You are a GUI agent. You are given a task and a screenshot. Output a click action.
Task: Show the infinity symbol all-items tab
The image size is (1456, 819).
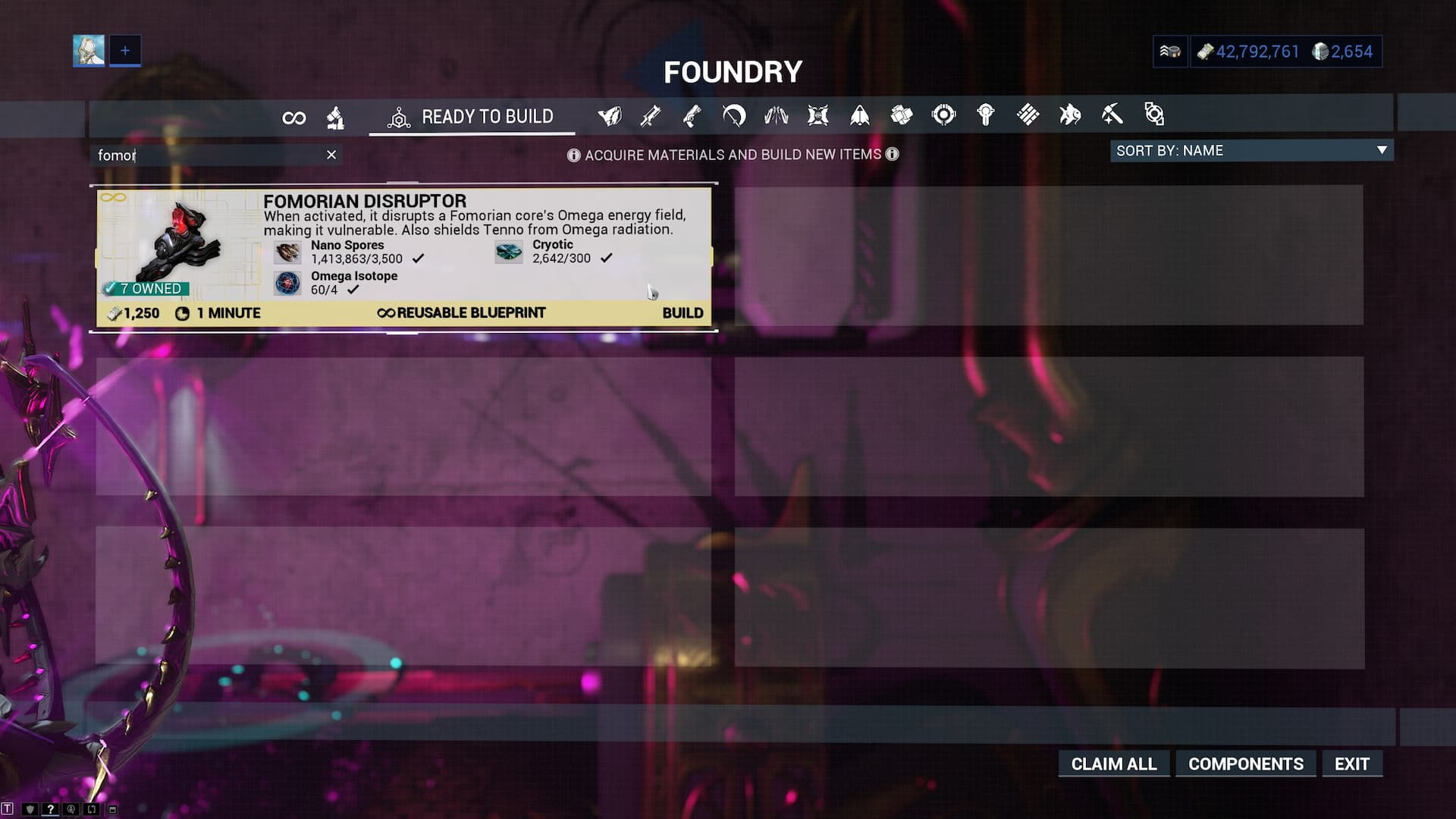coord(293,118)
